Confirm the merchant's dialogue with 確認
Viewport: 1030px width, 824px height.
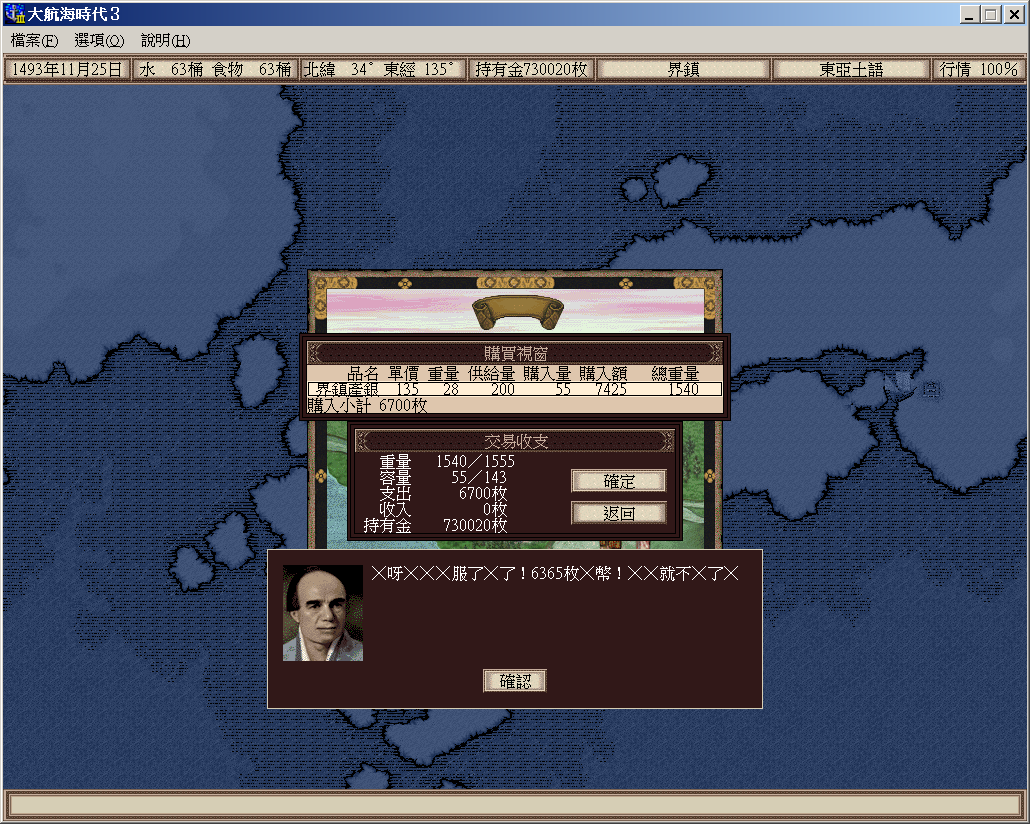click(x=515, y=681)
